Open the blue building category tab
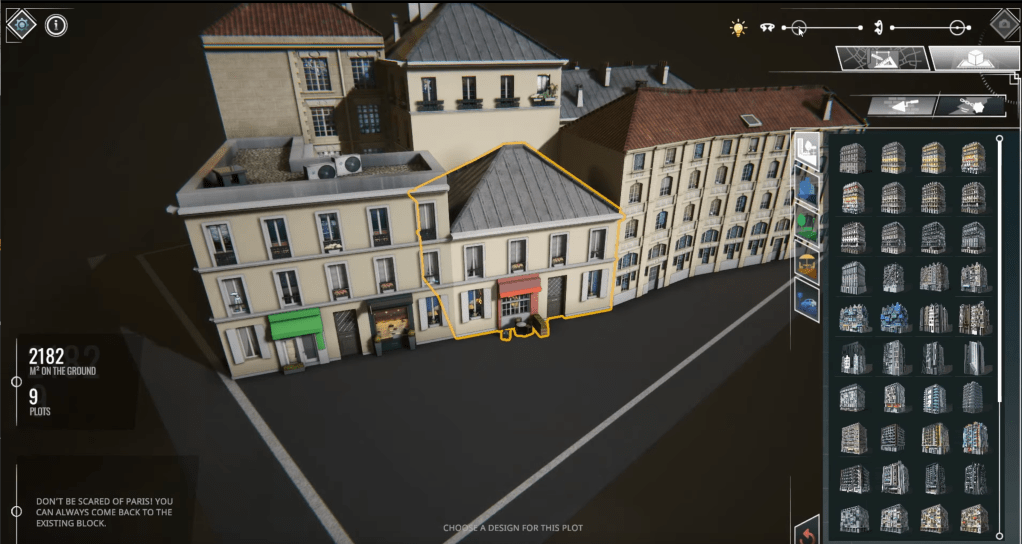This screenshot has width=1022, height=544. [807, 185]
